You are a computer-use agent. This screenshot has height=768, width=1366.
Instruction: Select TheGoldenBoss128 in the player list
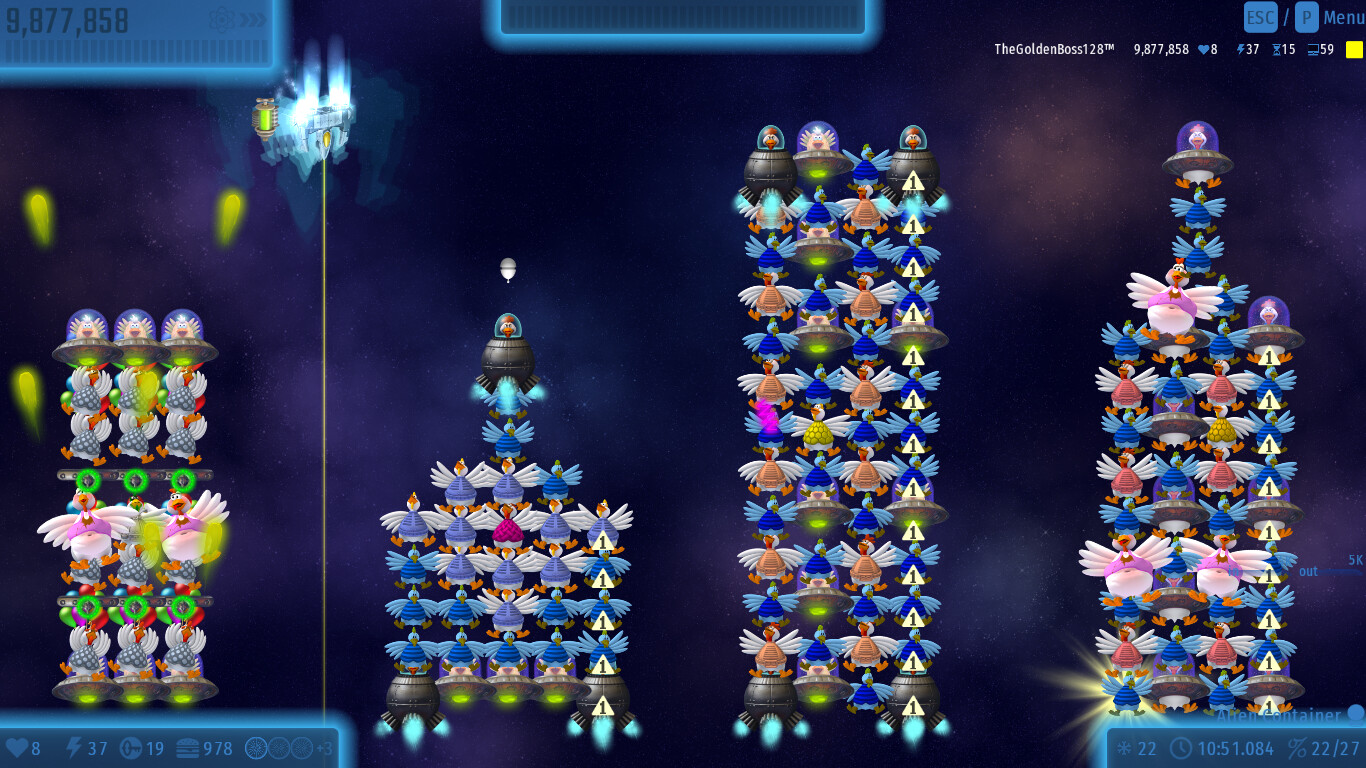click(1053, 49)
